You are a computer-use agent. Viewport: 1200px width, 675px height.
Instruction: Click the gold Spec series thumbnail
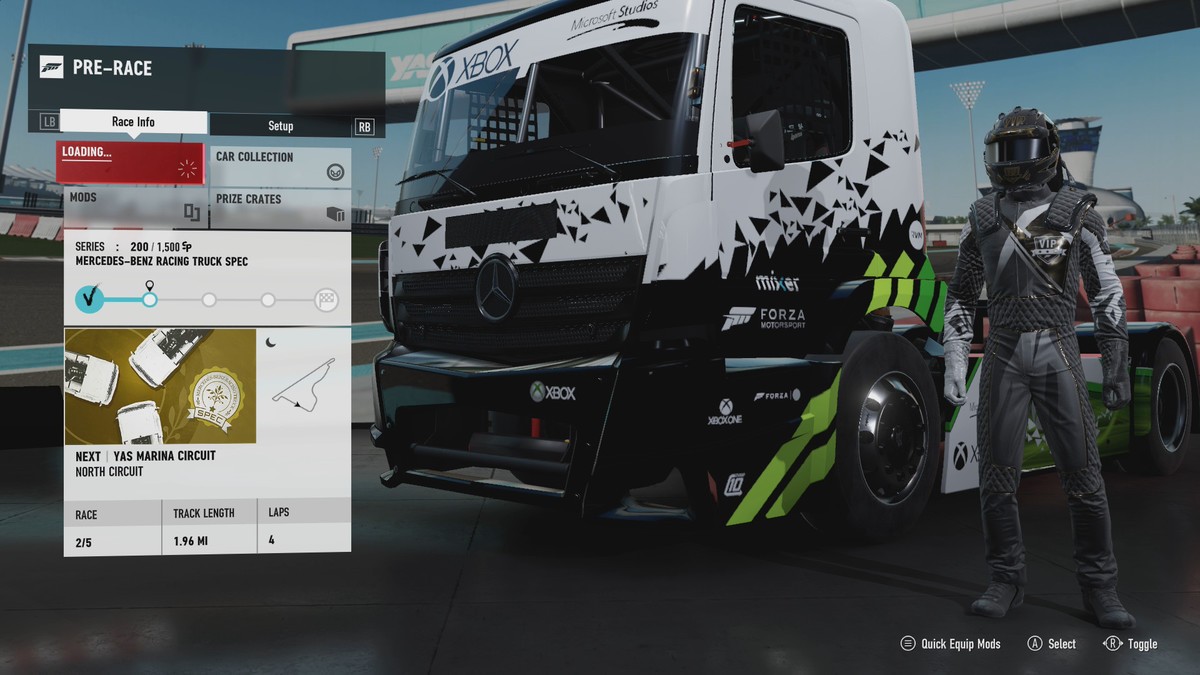pos(160,386)
